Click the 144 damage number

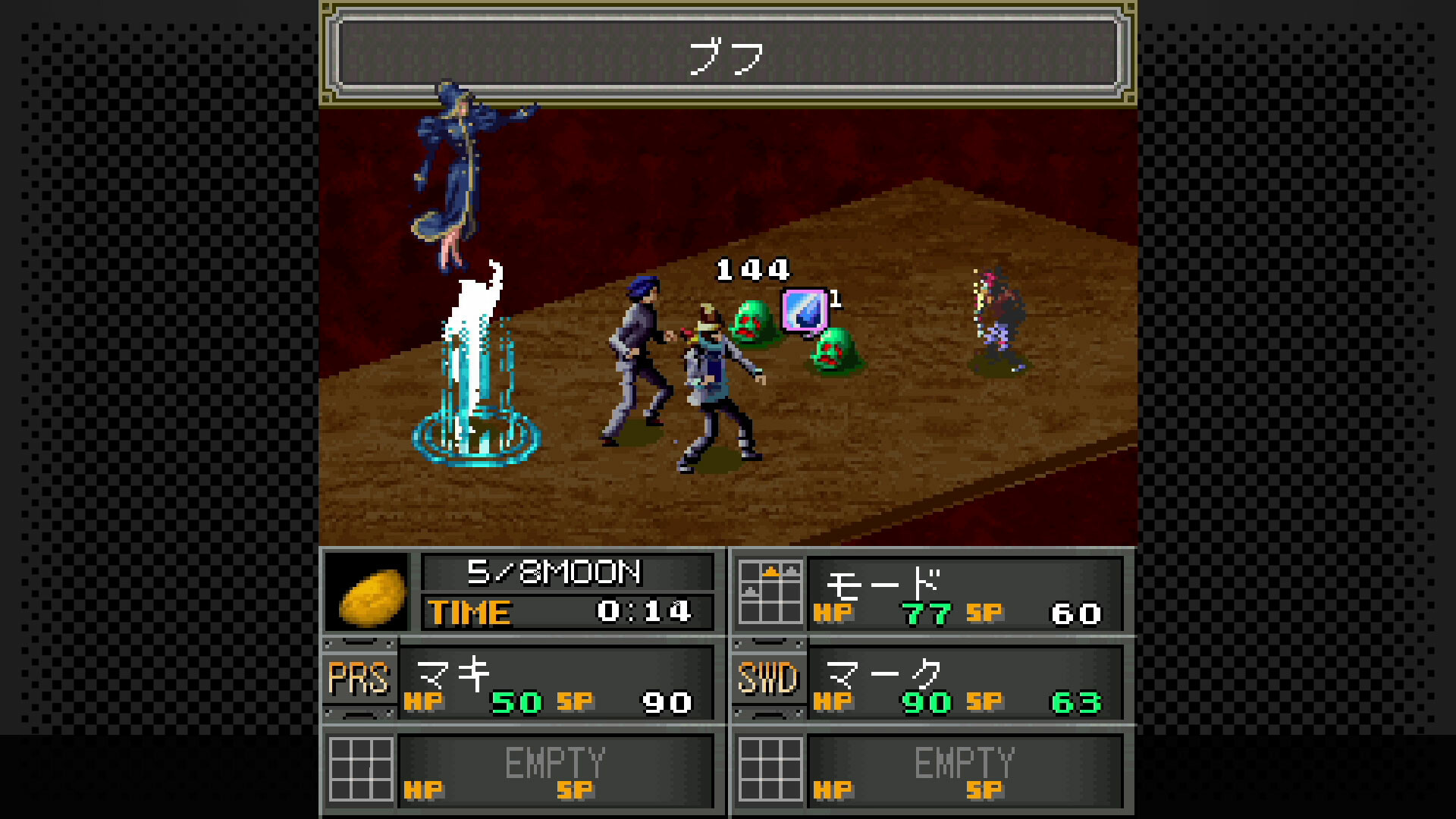(751, 269)
